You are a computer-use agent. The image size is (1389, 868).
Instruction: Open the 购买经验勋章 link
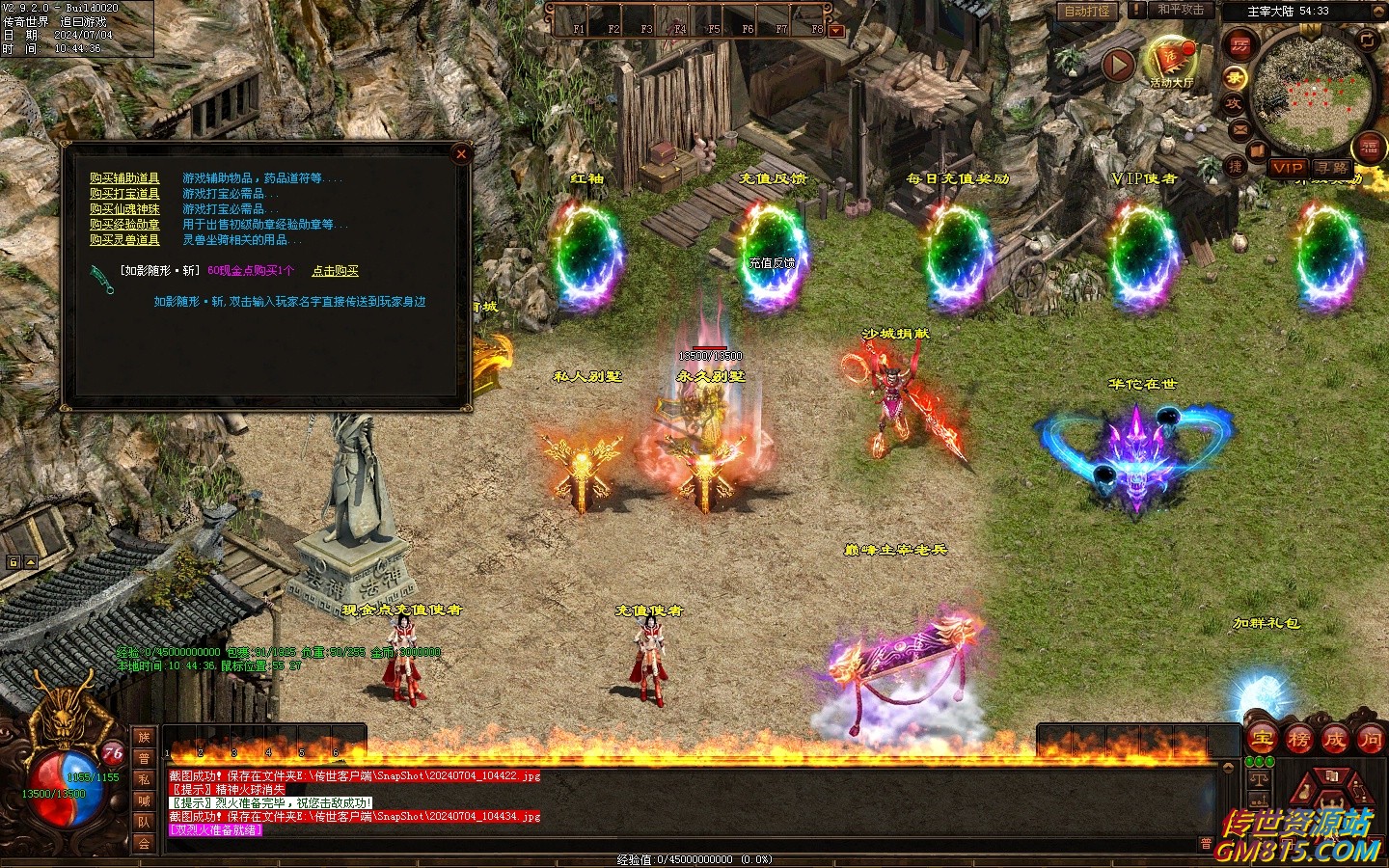click(124, 225)
